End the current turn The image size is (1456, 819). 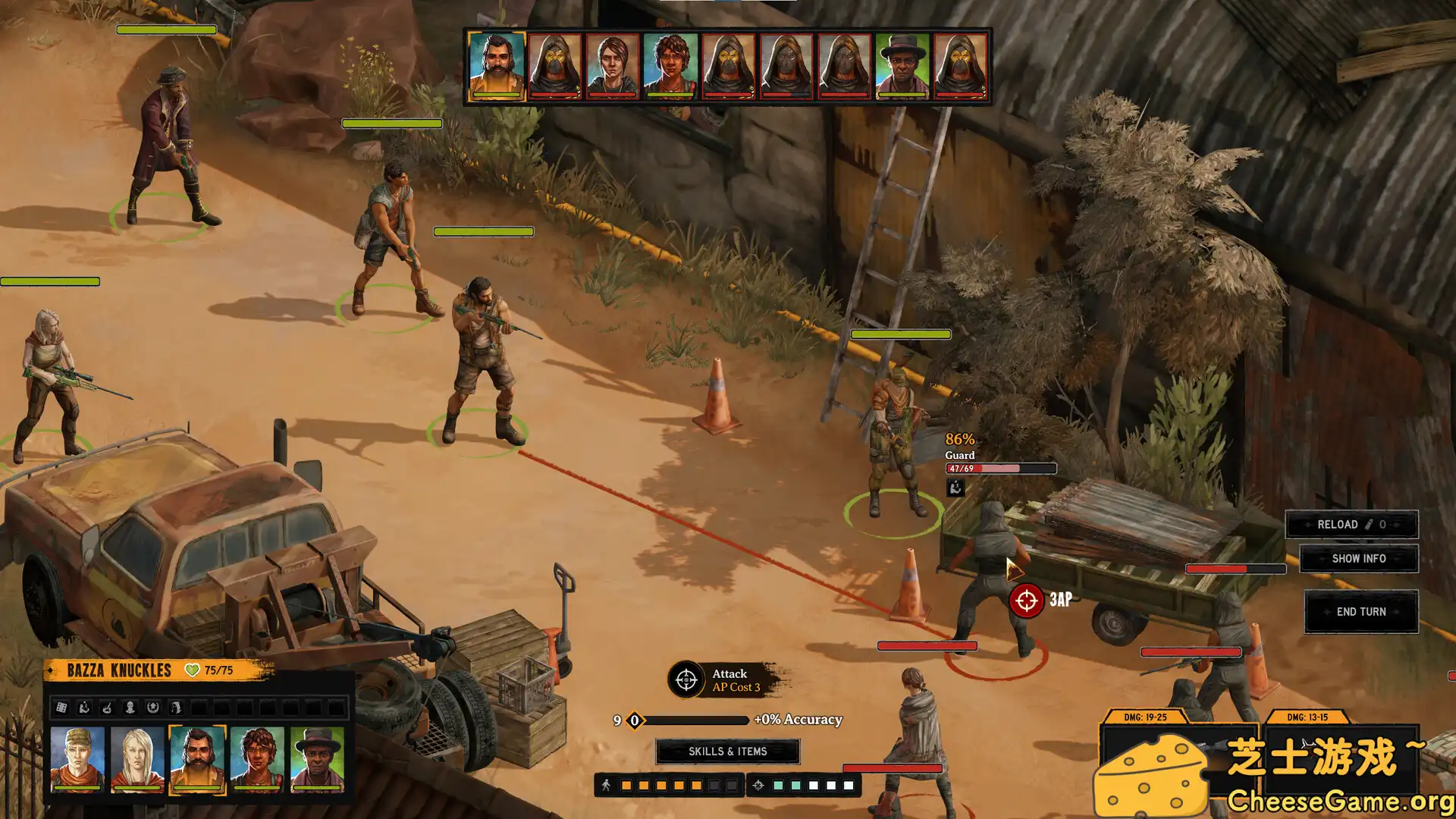tap(1360, 612)
